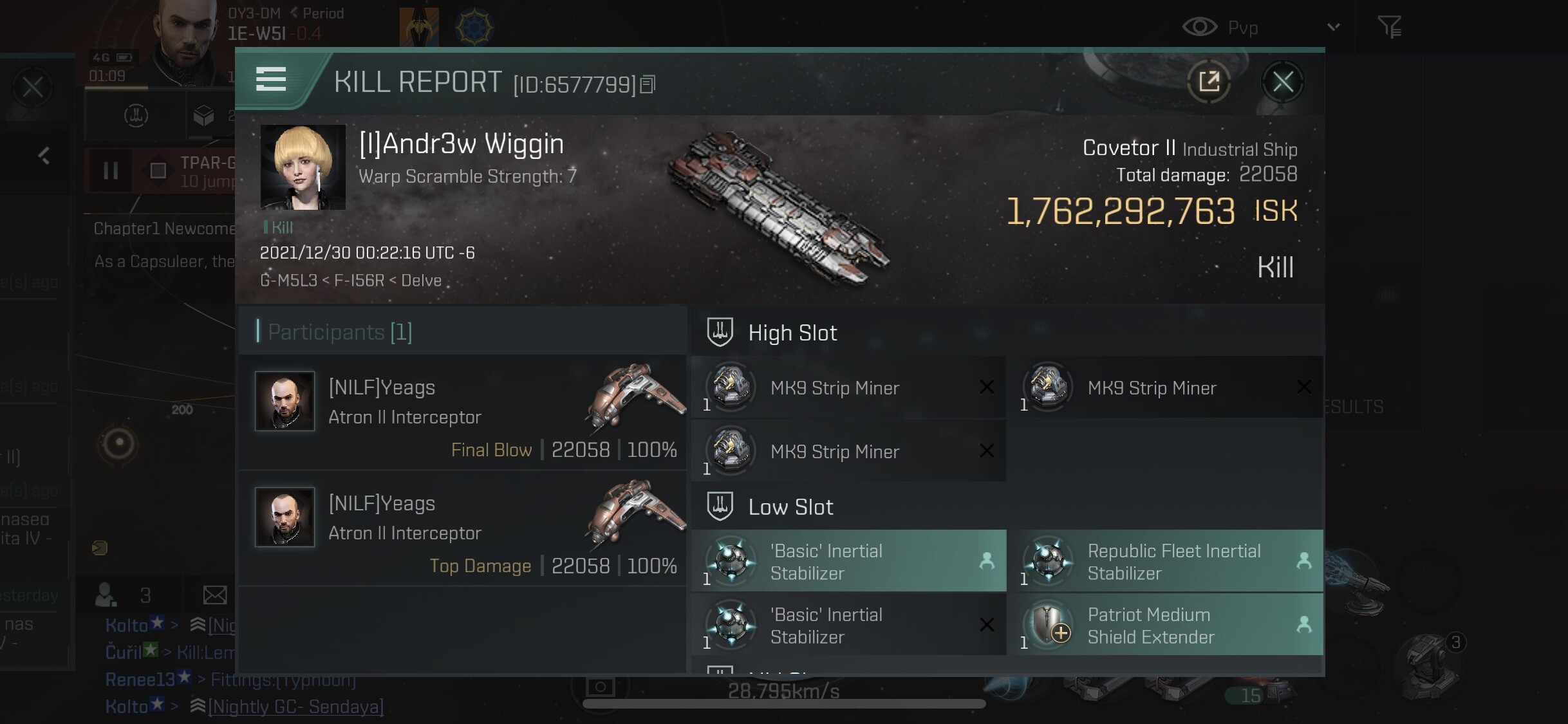The width and height of the screenshot is (1568, 724).
Task: Open the Kill Report hamburger menu
Action: [271, 80]
